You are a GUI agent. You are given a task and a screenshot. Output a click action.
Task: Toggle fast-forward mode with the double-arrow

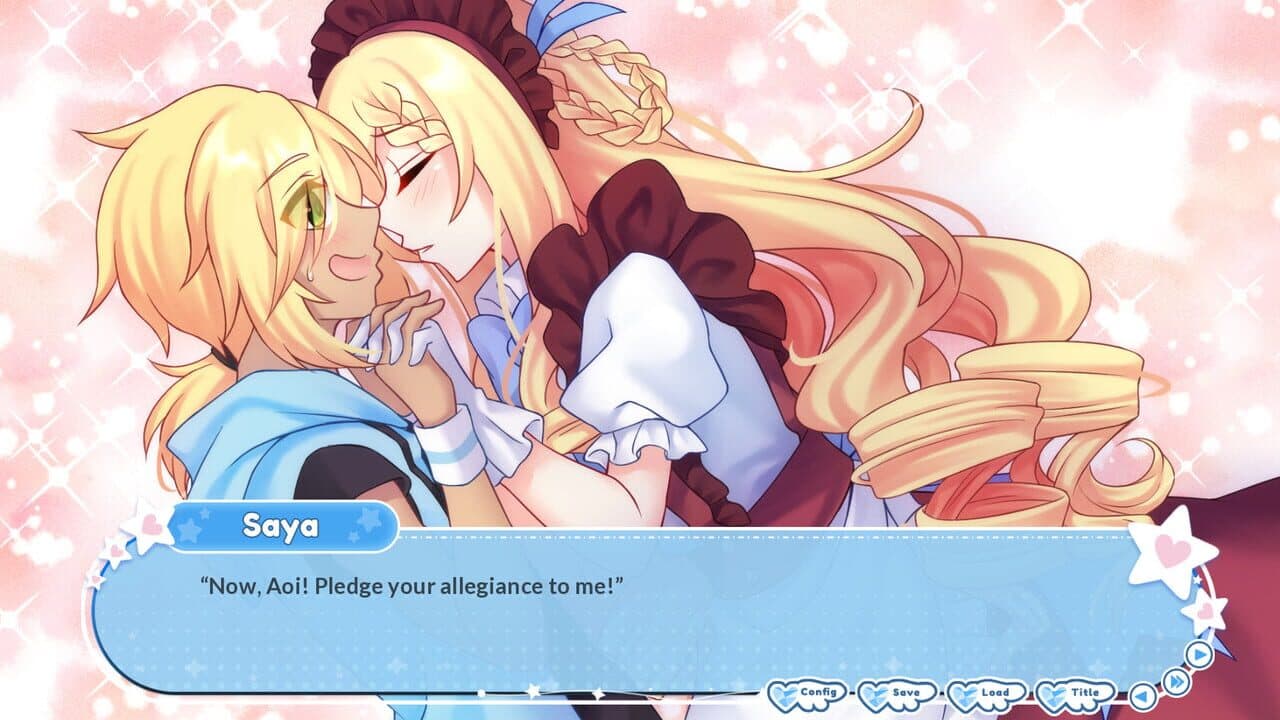coord(1176,682)
